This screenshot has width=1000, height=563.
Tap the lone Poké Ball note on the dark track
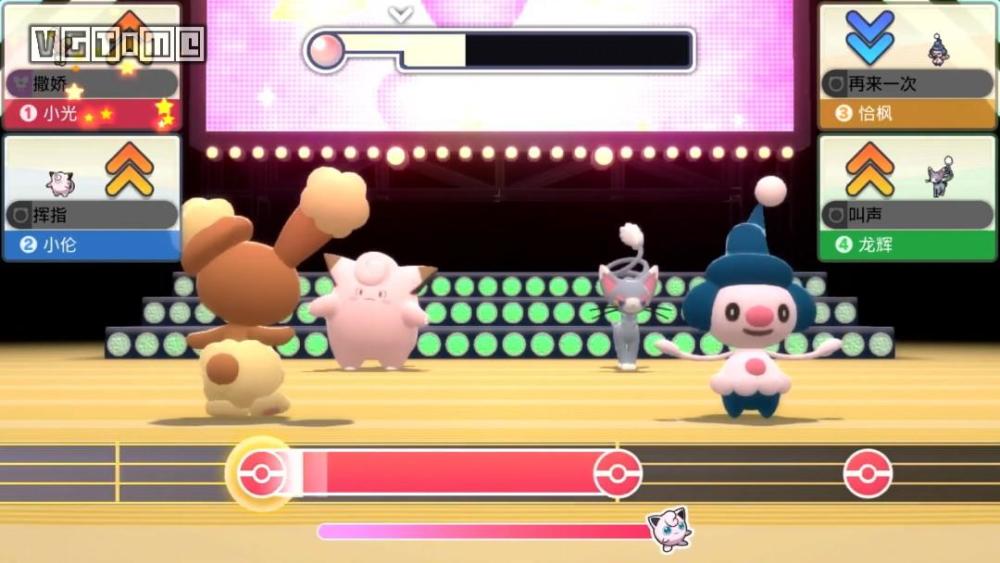pos(867,473)
